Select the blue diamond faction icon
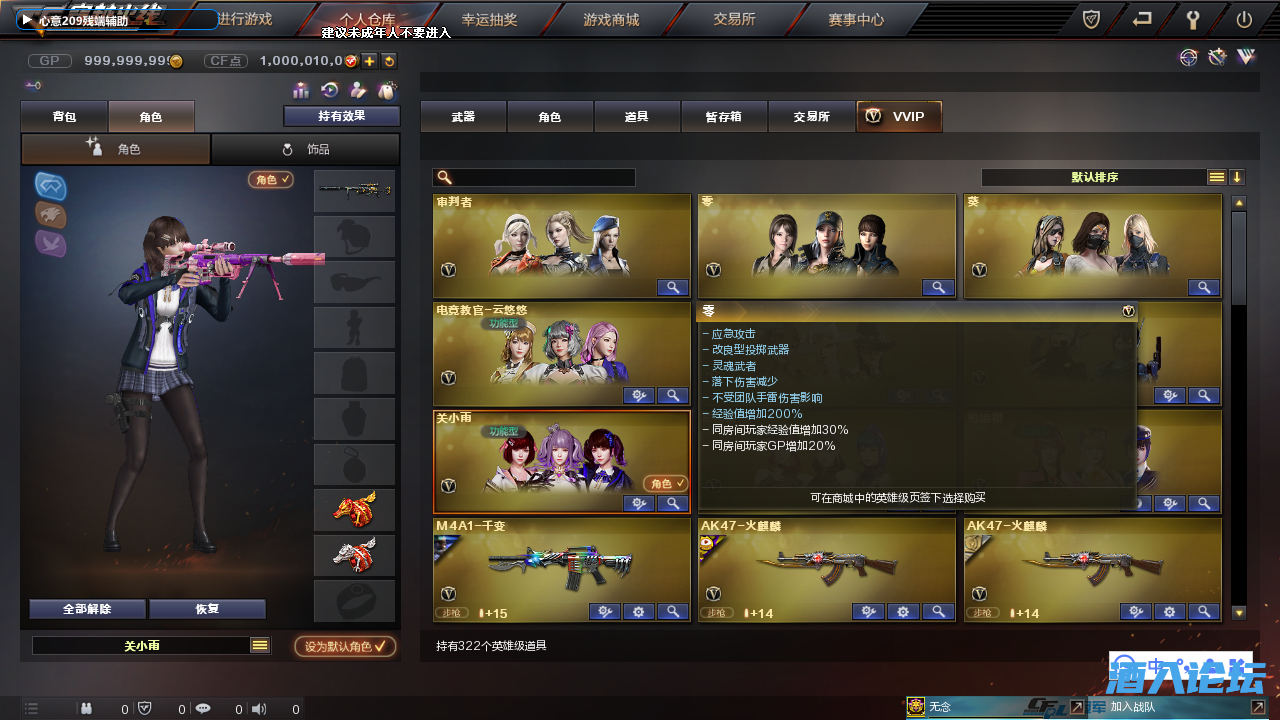1280x720 pixels. (50, 186)
